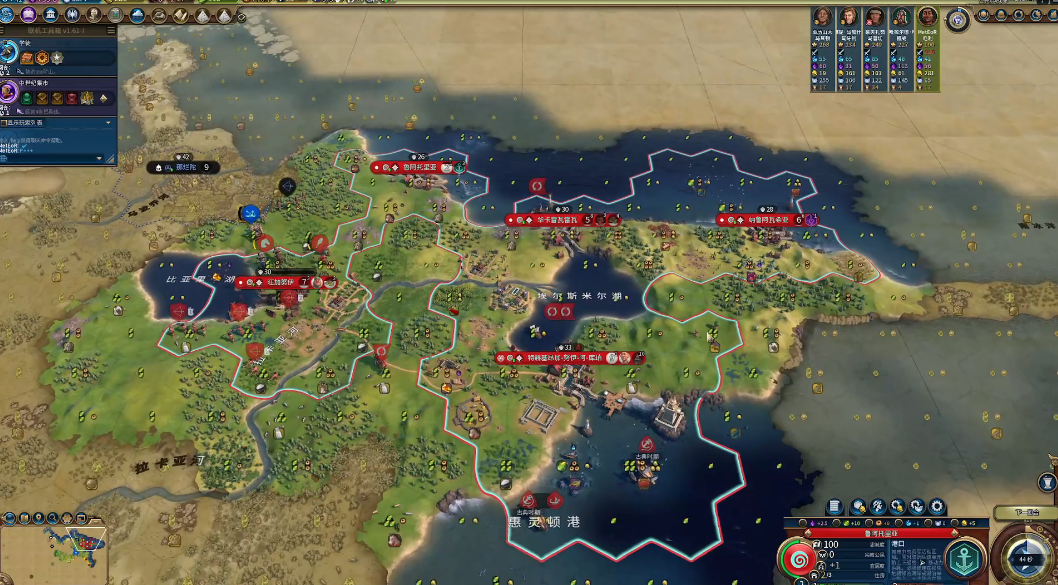This screenshot has height=585, width=1058.
Task: Select the Harbor anchor production icon
Action: tap(965, 558)
